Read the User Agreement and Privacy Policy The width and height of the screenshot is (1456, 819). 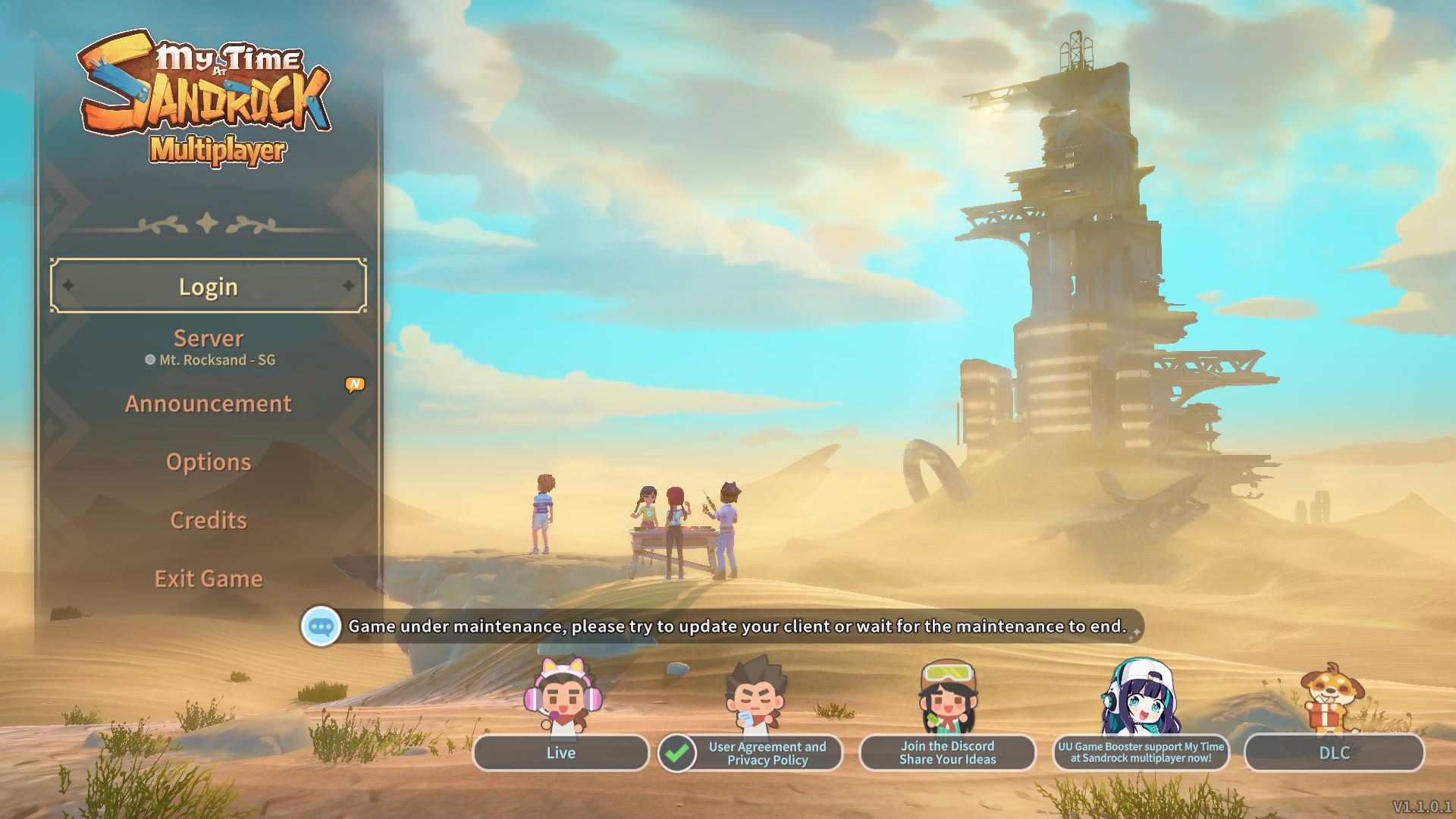(x=767, y=753)
